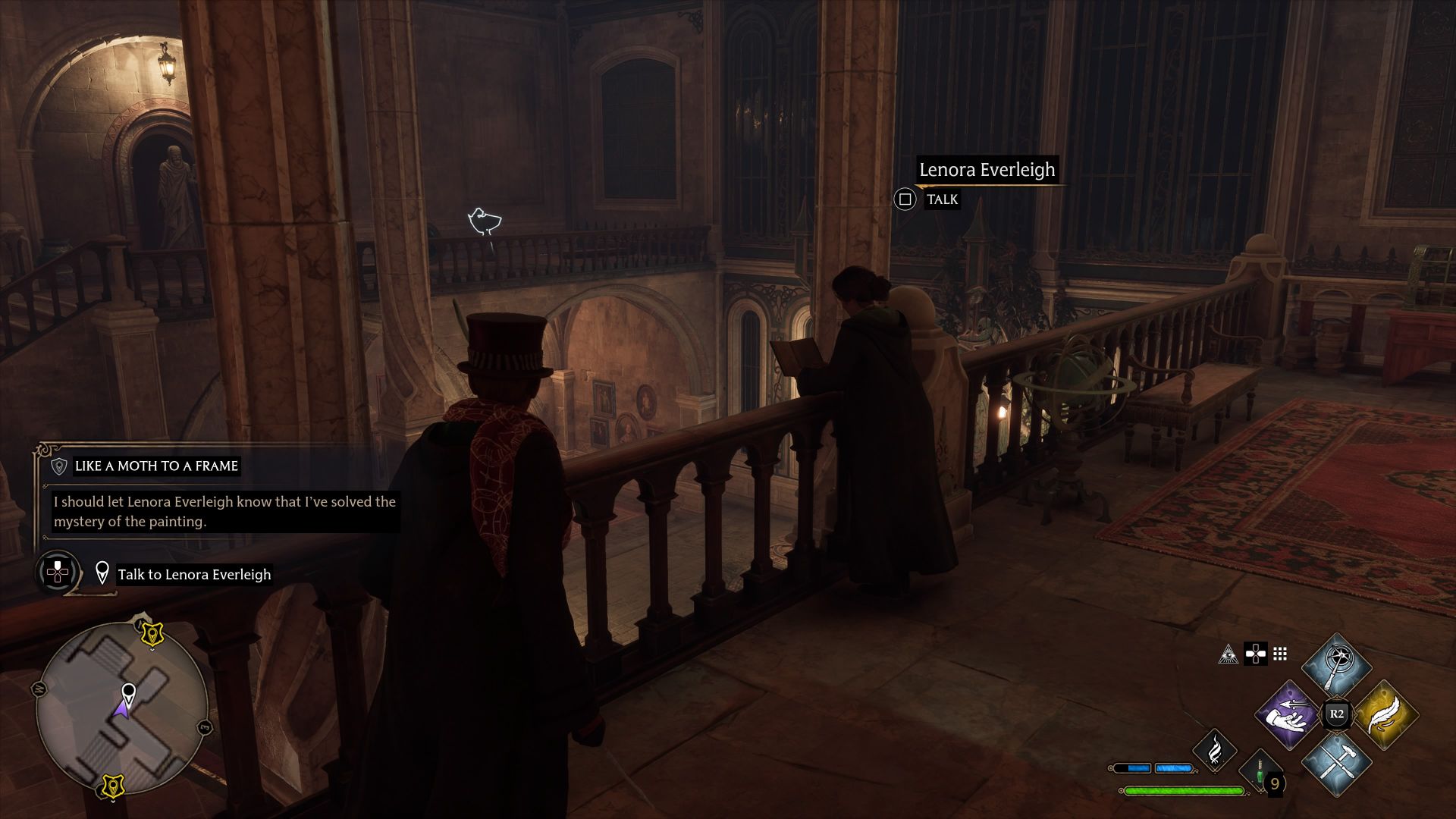Toggle the grid spell diamond display icon

[x=1280, y=654]
